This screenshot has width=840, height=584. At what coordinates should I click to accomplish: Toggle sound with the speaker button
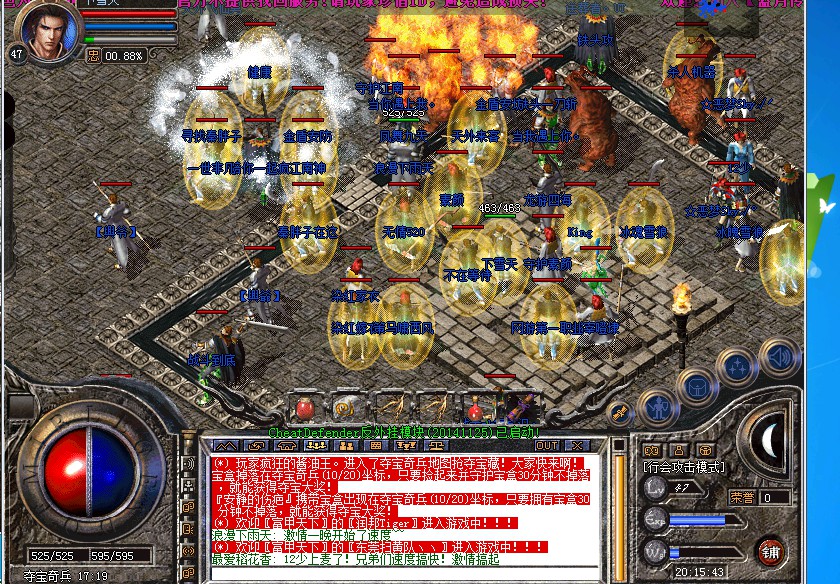(778, 356)
